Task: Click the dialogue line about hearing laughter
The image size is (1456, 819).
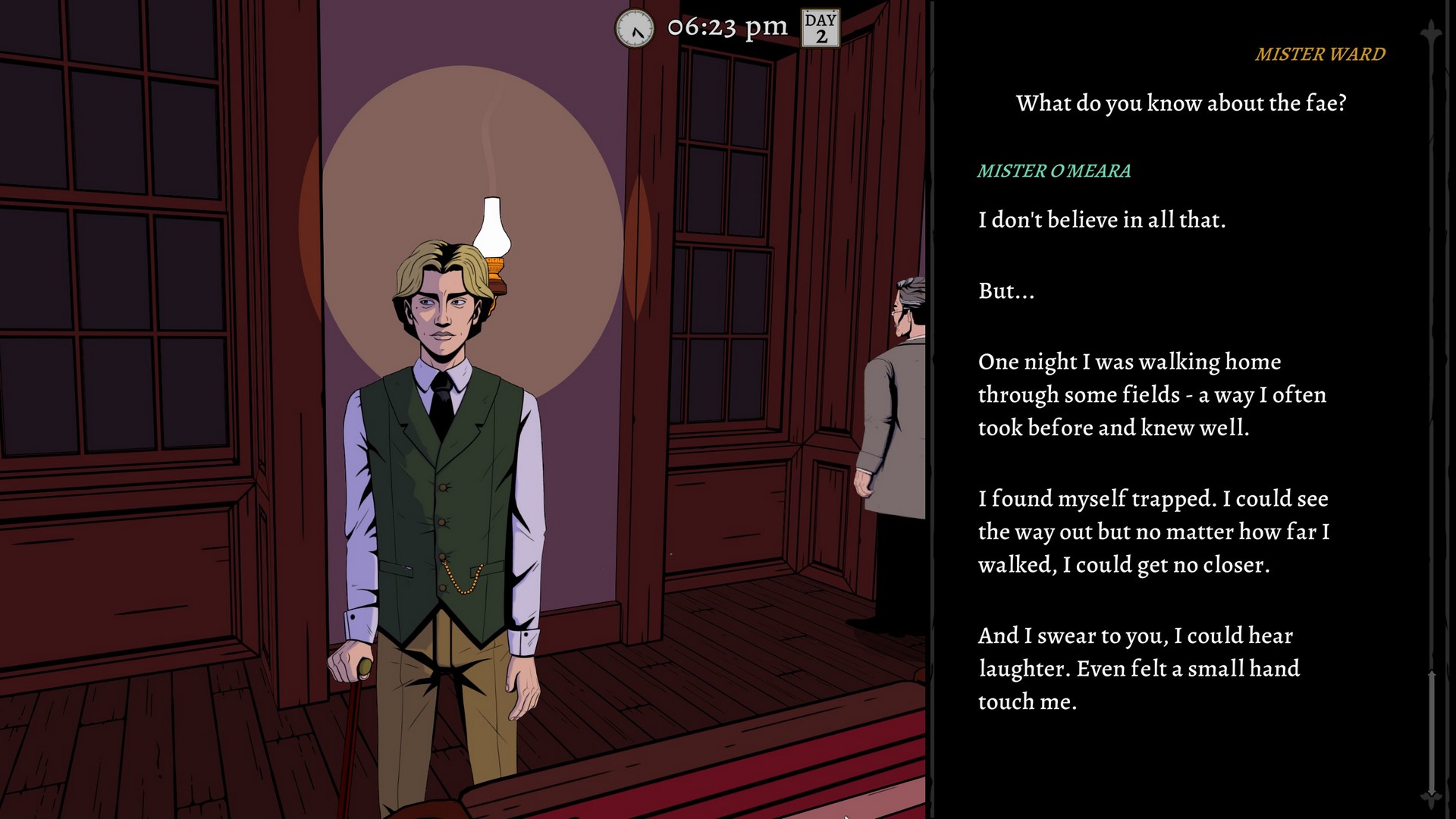Action: (1137, 667)
